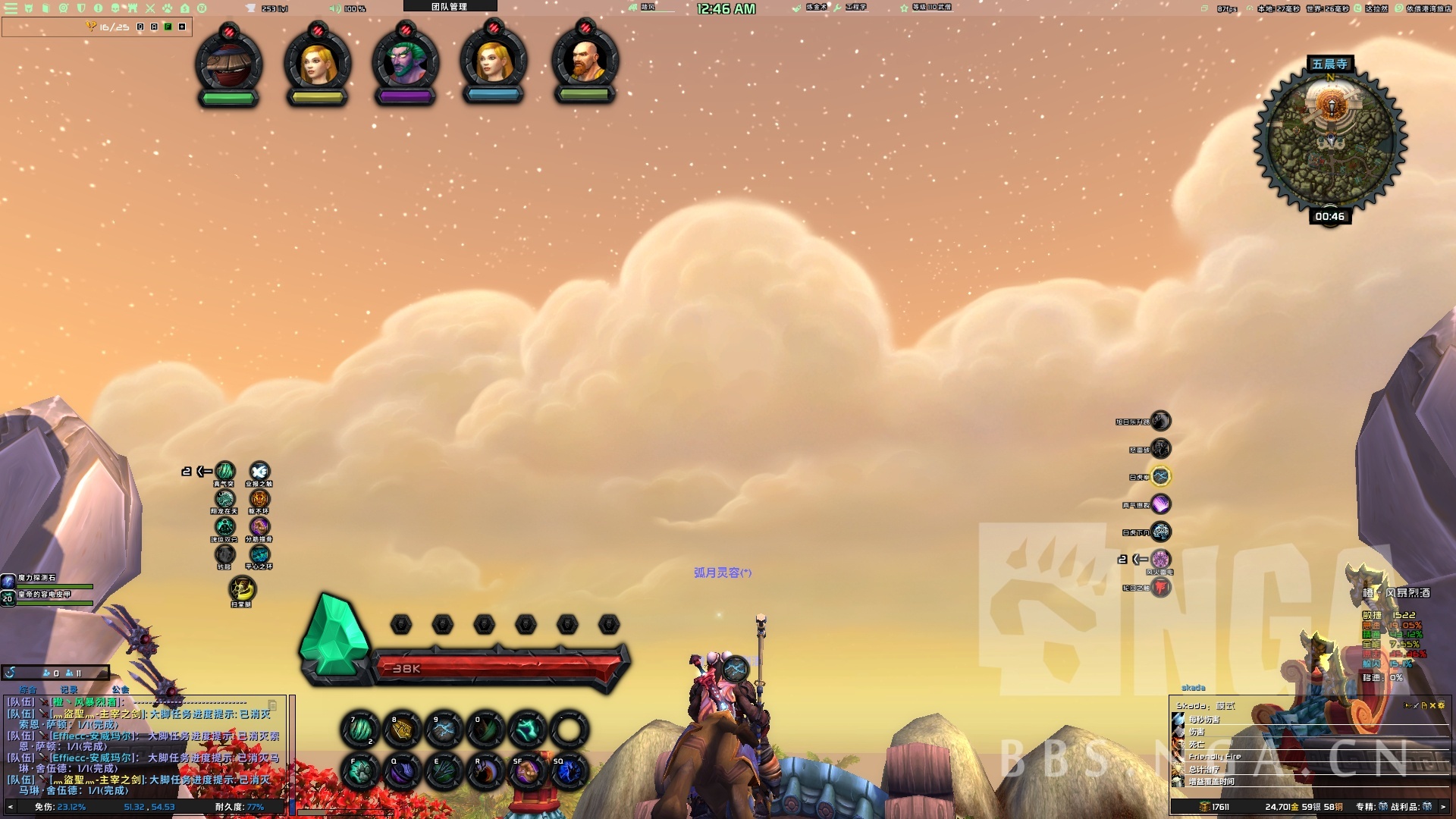Switch to the 公会 chat tab
This screenshot has width=1456, height=819.
pyautogui.click(x=120, y=691)
